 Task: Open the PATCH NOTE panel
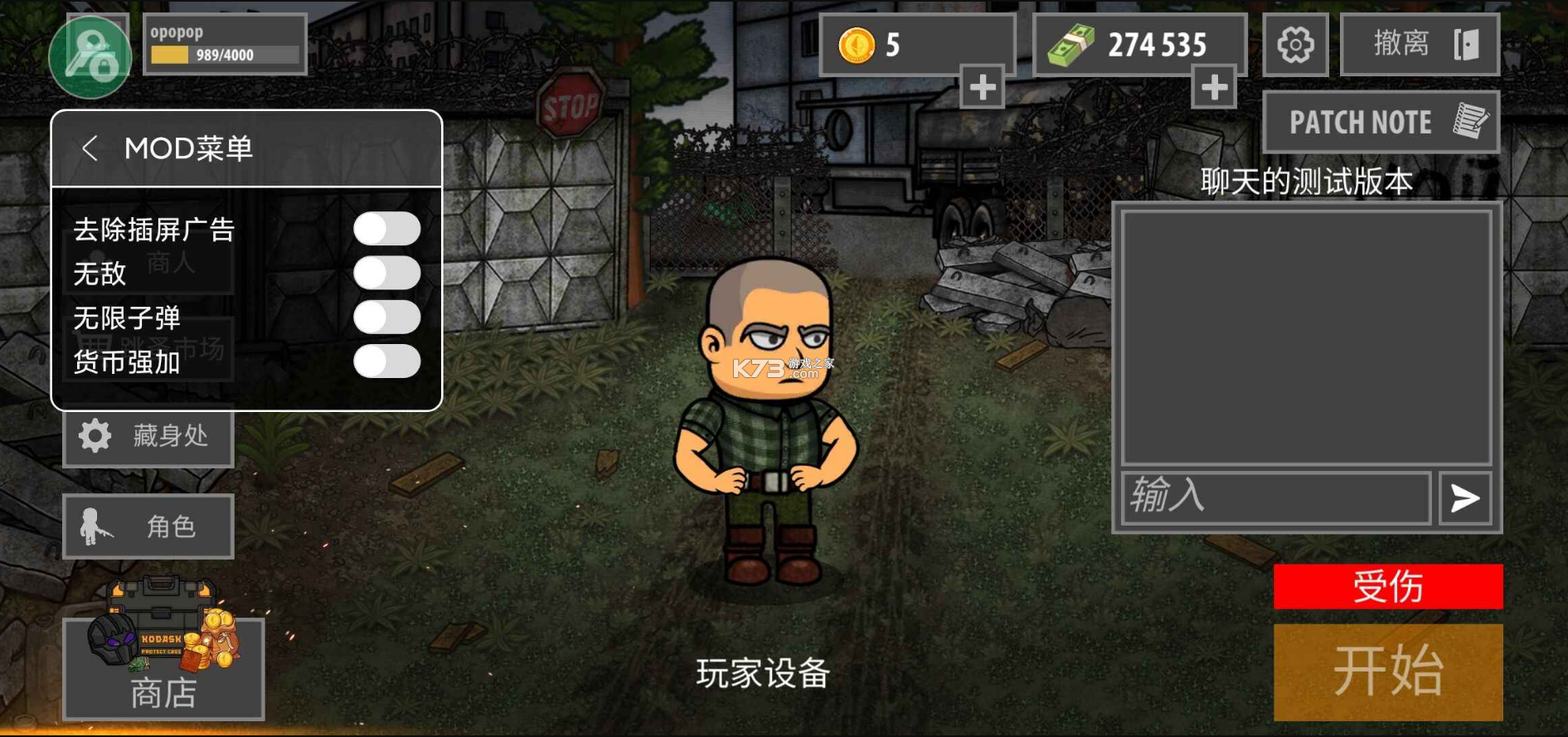[x=1381, y=121]
